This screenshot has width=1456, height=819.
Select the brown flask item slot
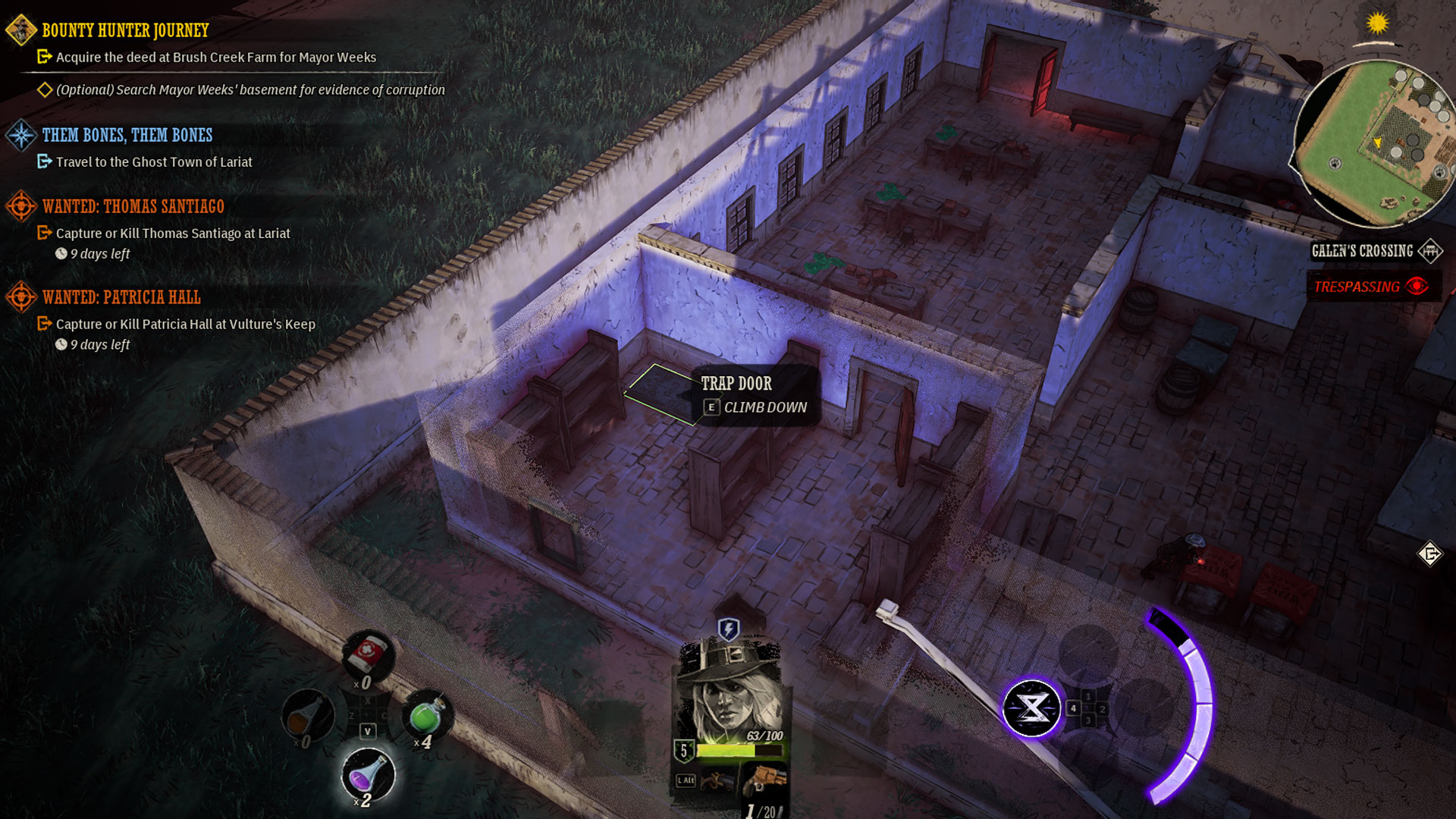tap(308, 715)
